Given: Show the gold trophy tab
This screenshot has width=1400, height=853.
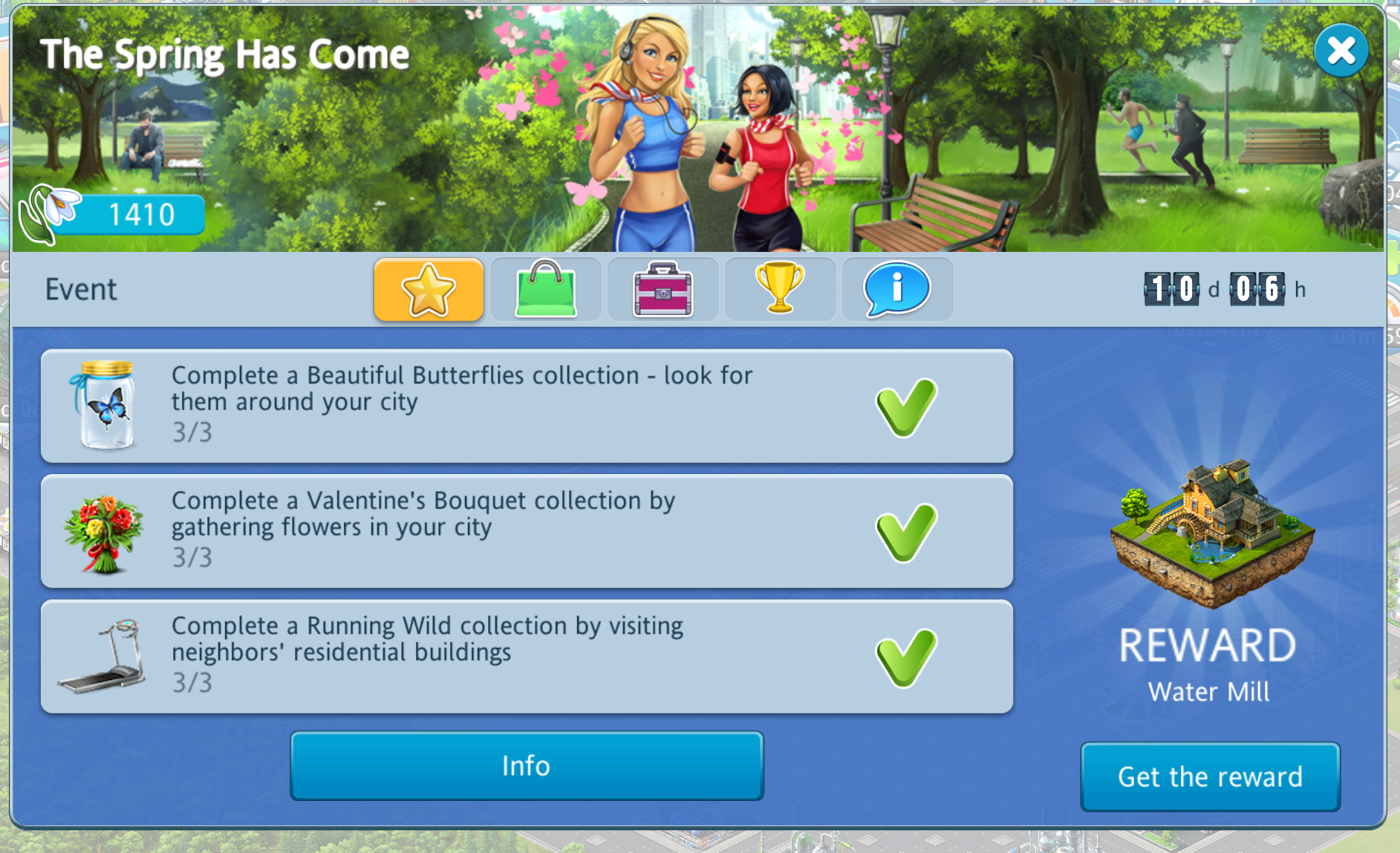Looking at the screenshot, I should coord(780,289).
